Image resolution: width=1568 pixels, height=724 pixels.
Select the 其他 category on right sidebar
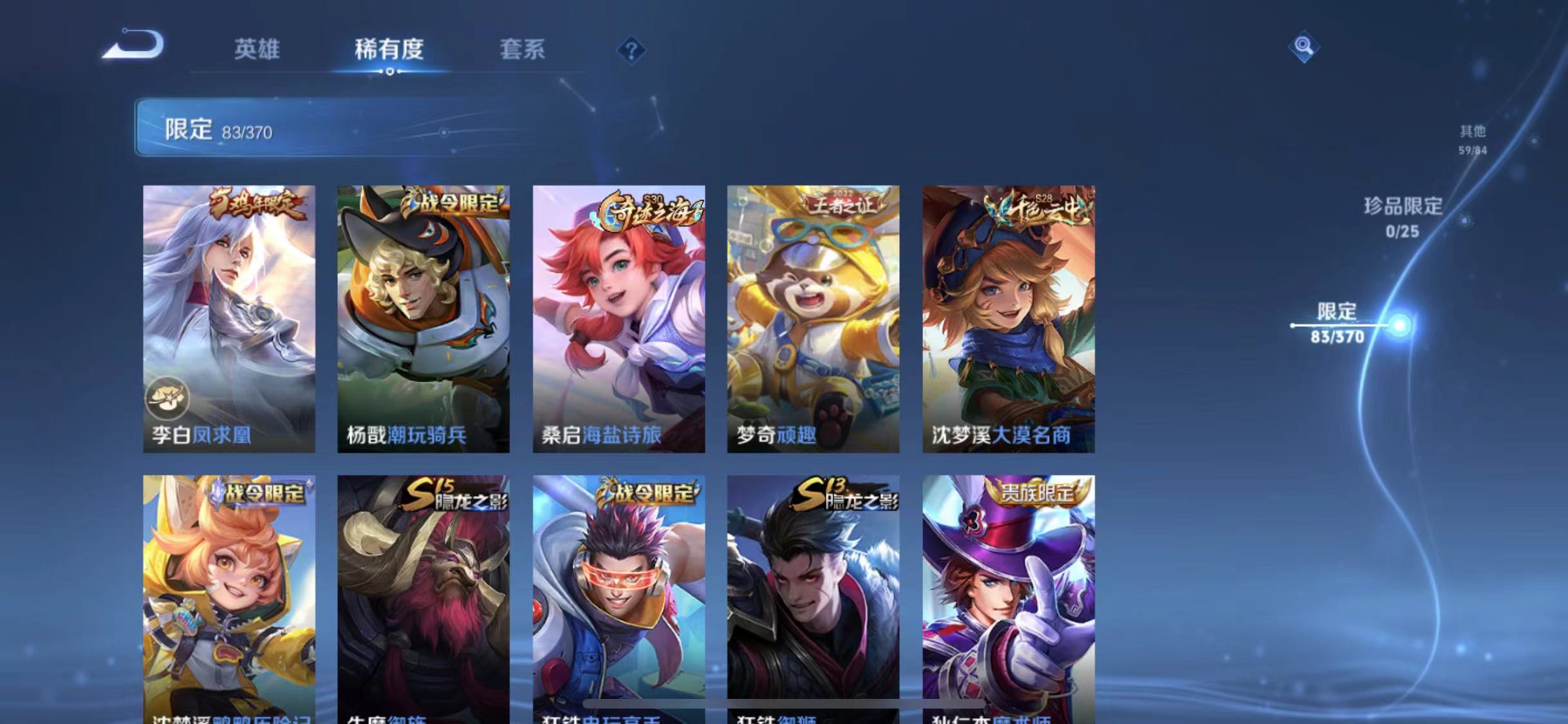(1475, 136)
